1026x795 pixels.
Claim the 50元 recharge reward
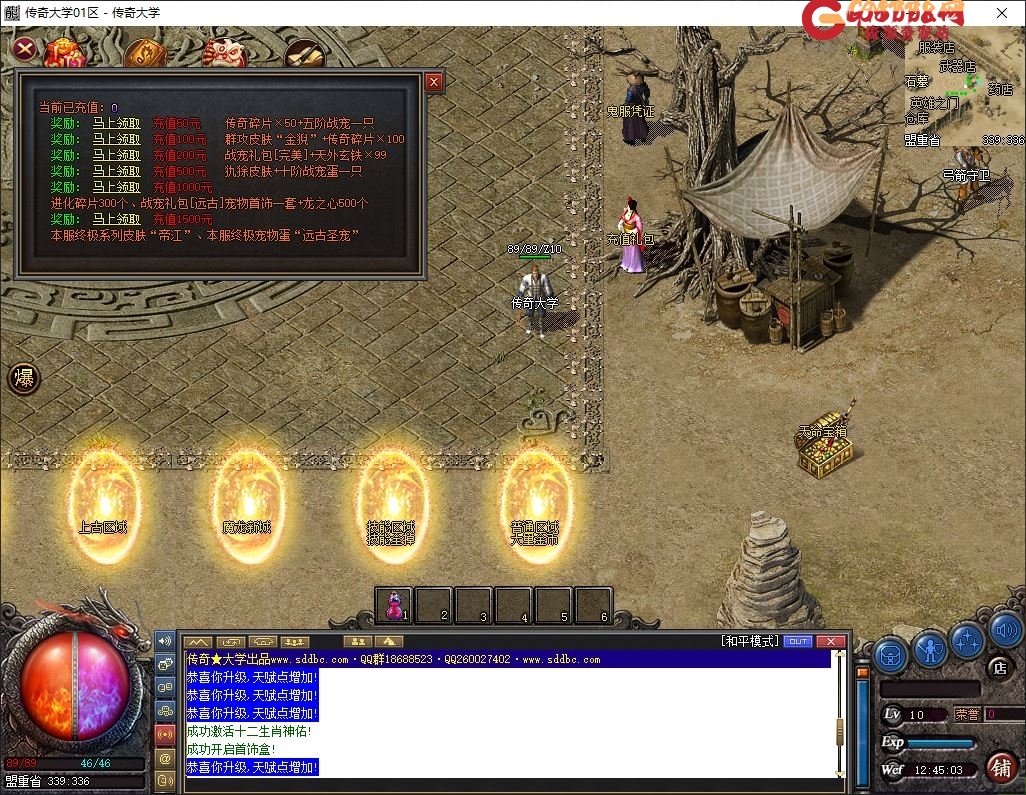point(116,123)
